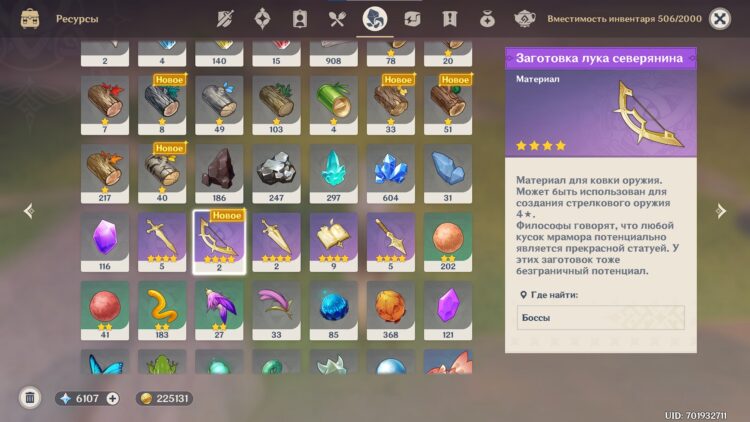750x422 pixels.
Task: Close the inventory with the X button
Action: tap(719, 18)
